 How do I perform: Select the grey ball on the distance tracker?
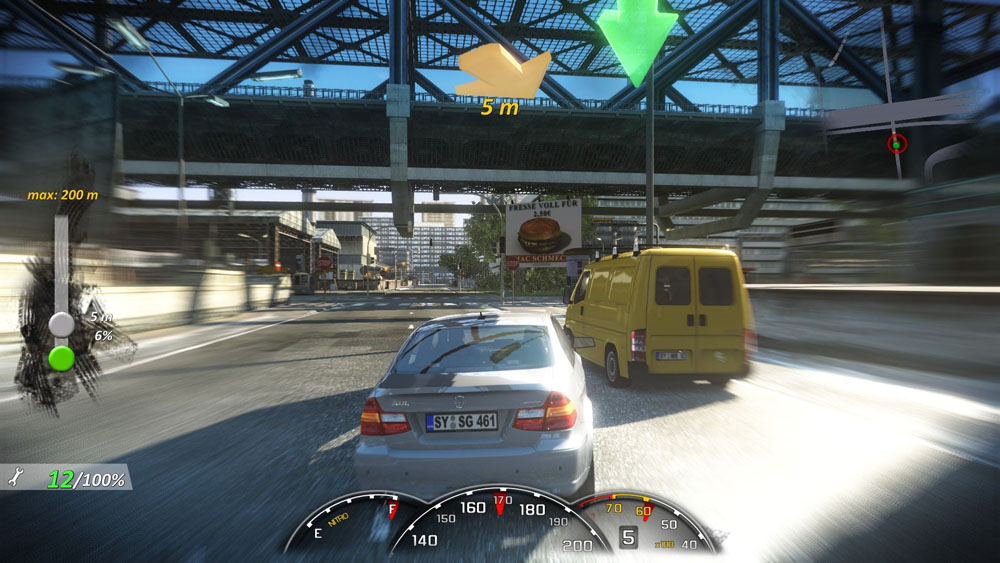tap(62, 324)
